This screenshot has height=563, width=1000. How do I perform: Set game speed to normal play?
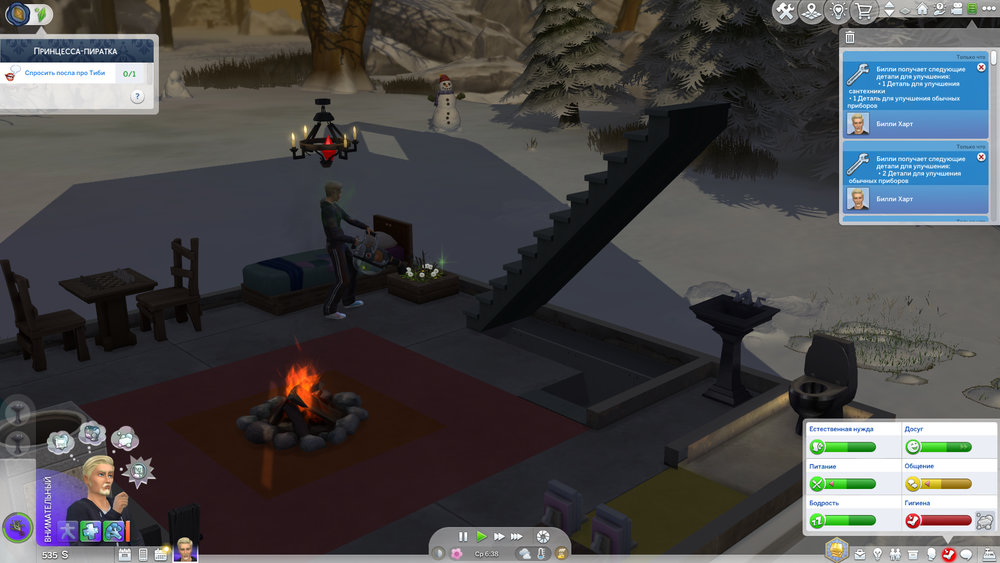pos(481,536)
